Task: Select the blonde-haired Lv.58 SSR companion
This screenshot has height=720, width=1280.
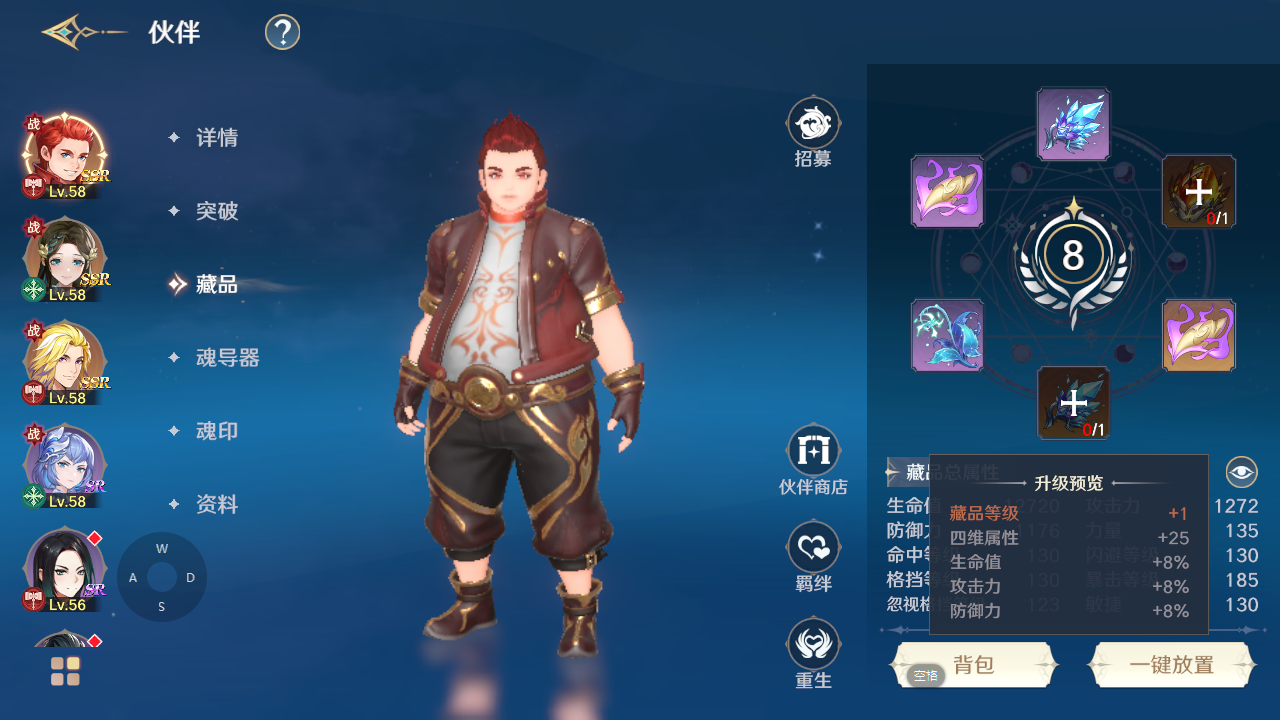Action: point(64,362)
